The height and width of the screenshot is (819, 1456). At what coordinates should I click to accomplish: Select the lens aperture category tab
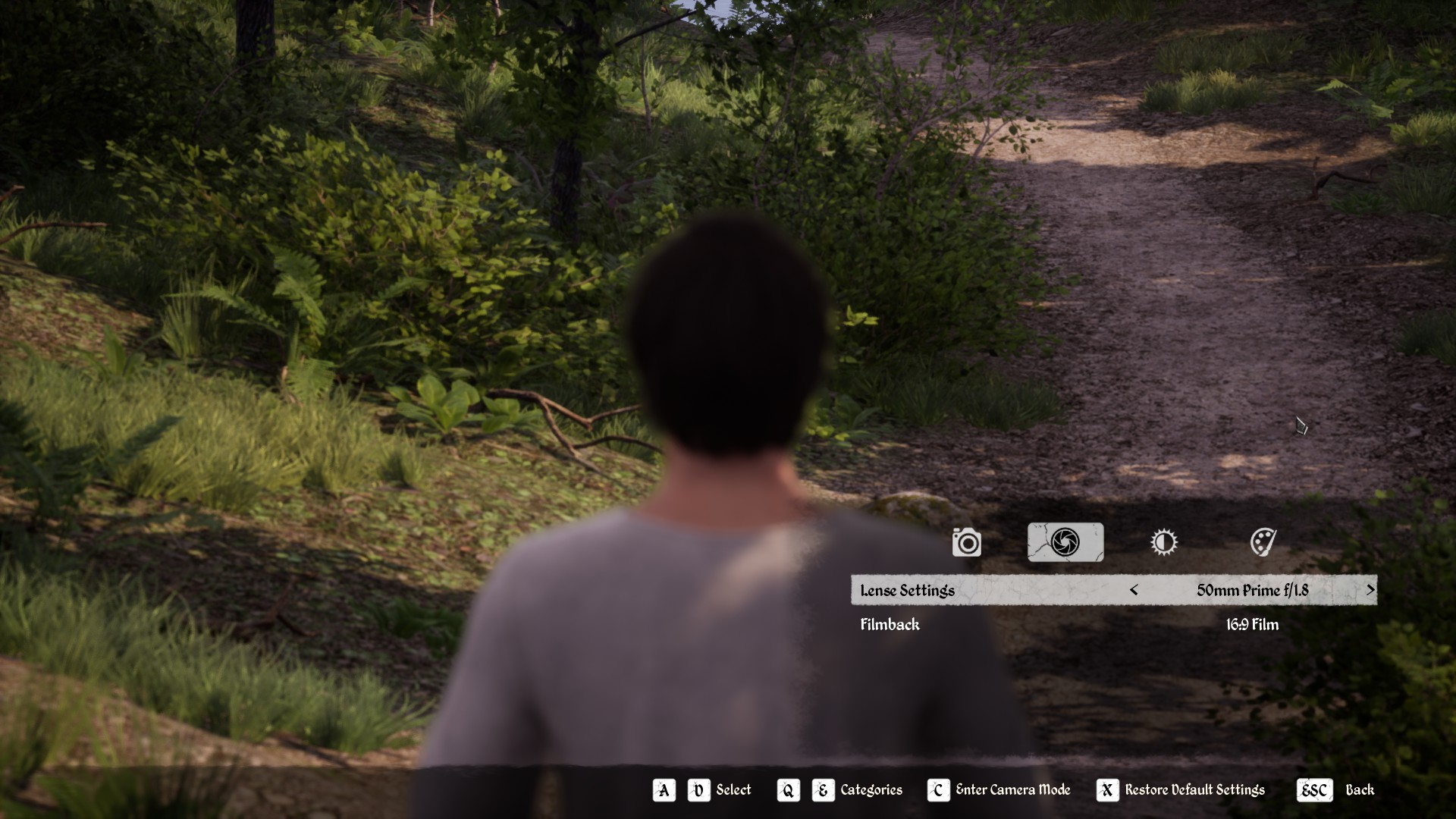click(x=1065, y=542)
